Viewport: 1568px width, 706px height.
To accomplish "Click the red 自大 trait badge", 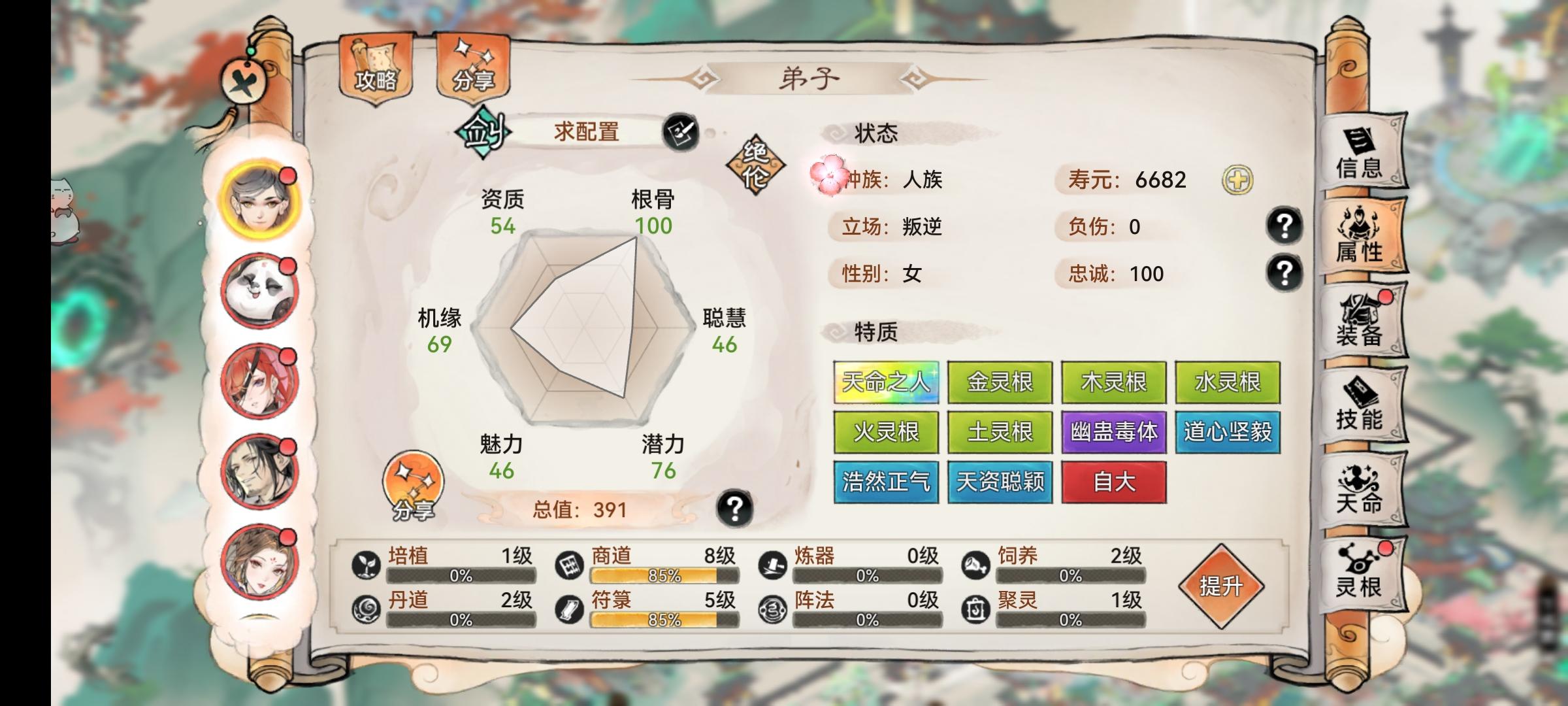I will 1115,480.
